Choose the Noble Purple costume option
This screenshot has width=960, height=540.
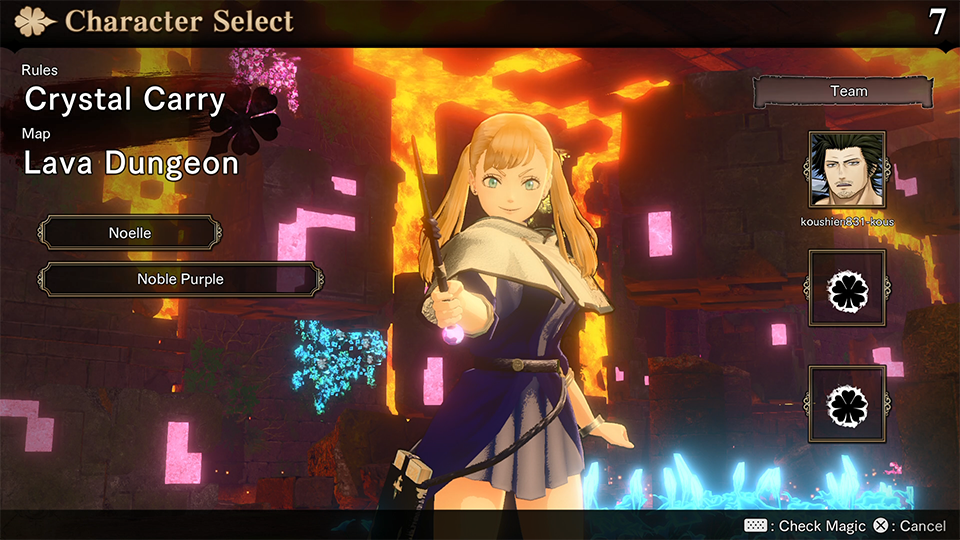point(180,279)
